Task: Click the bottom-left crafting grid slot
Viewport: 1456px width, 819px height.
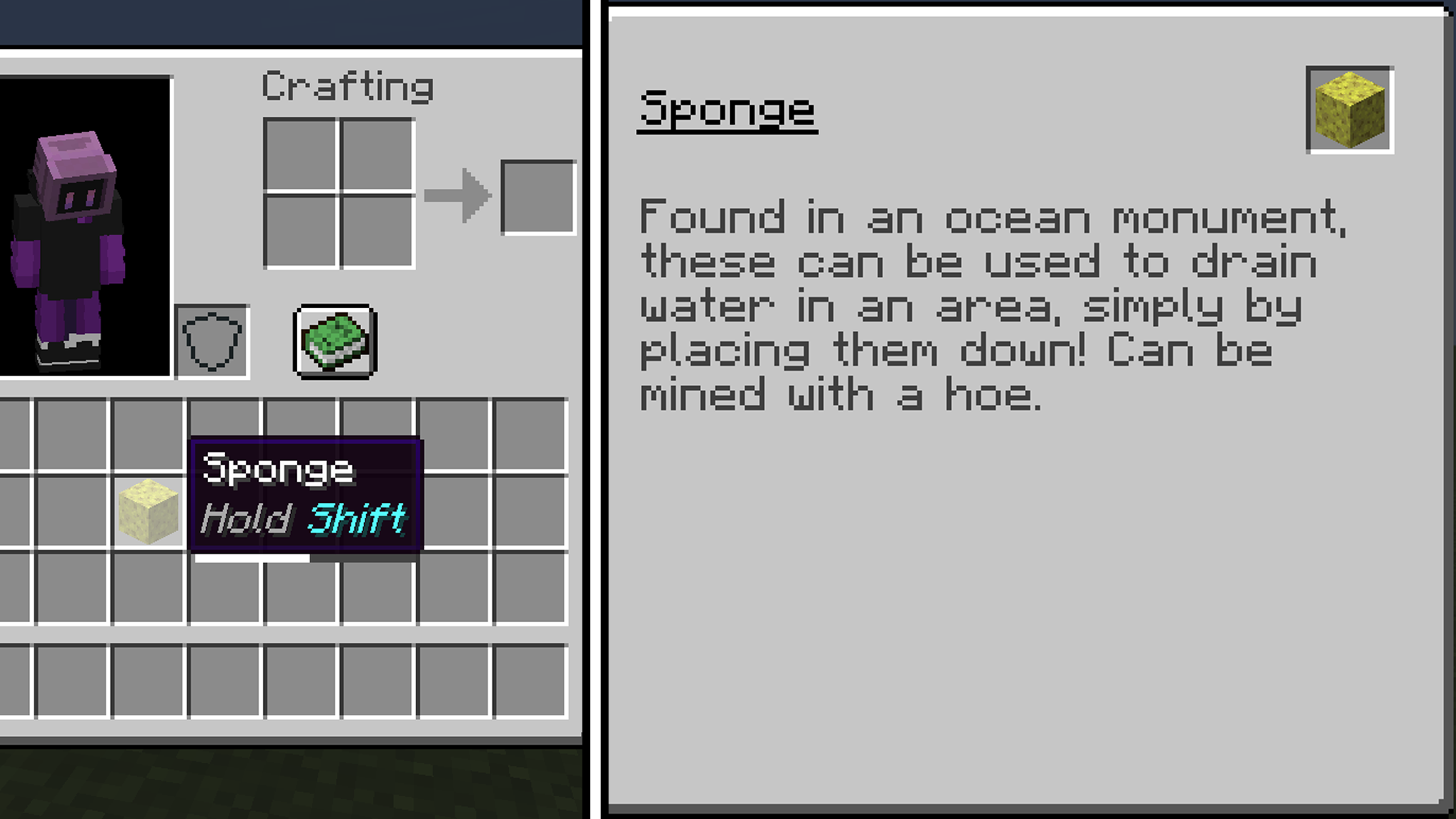Action: pos(300,233)
